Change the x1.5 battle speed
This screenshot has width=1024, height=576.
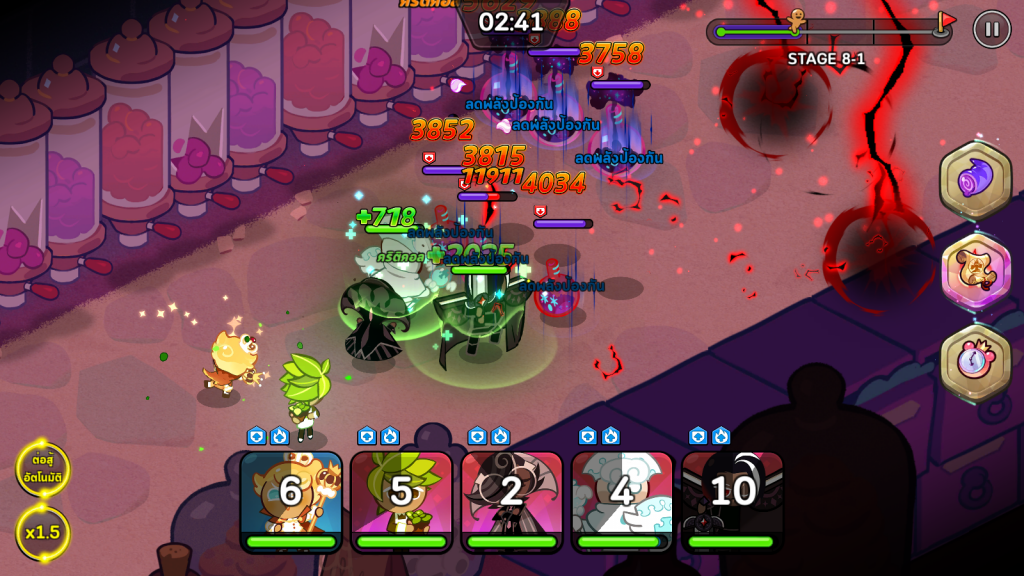(x=42, y=532)
